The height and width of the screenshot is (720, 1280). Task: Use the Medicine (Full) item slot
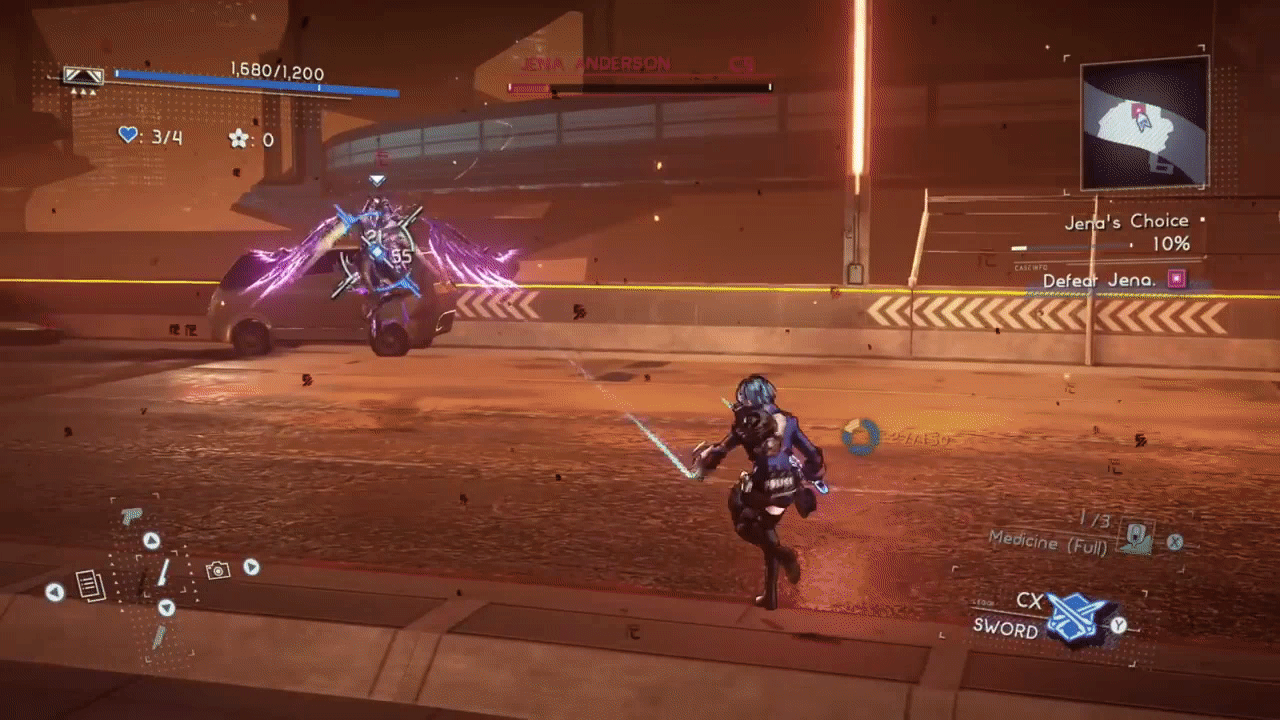1135,536
